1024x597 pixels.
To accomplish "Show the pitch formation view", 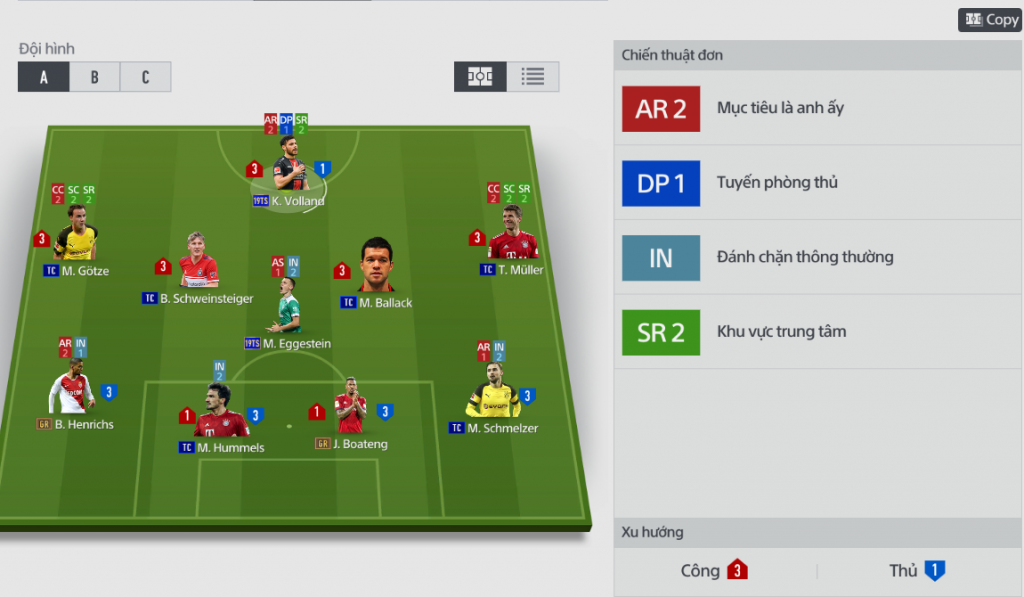I will [x=480, y=77].
